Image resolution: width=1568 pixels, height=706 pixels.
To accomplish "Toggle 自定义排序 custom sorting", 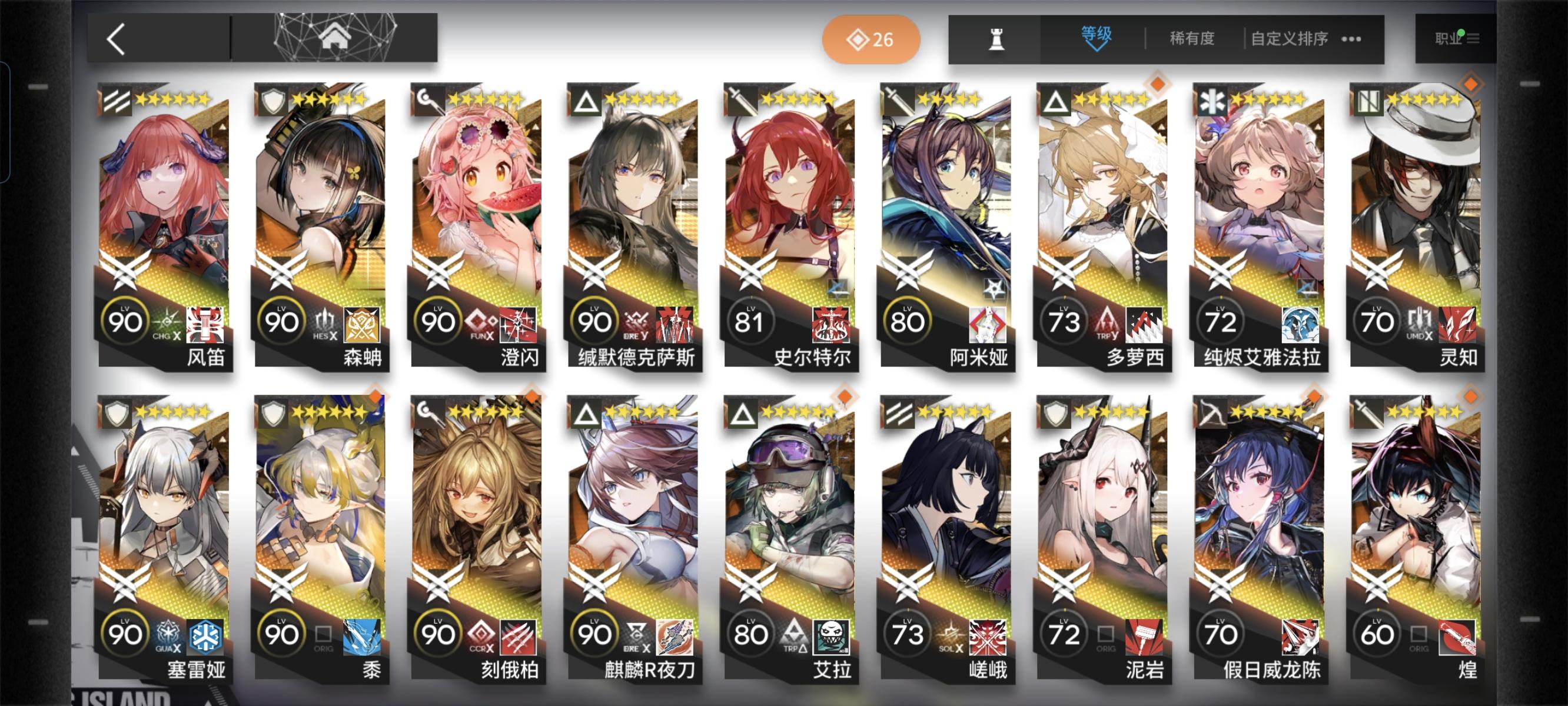I will tap(1290, 38).
